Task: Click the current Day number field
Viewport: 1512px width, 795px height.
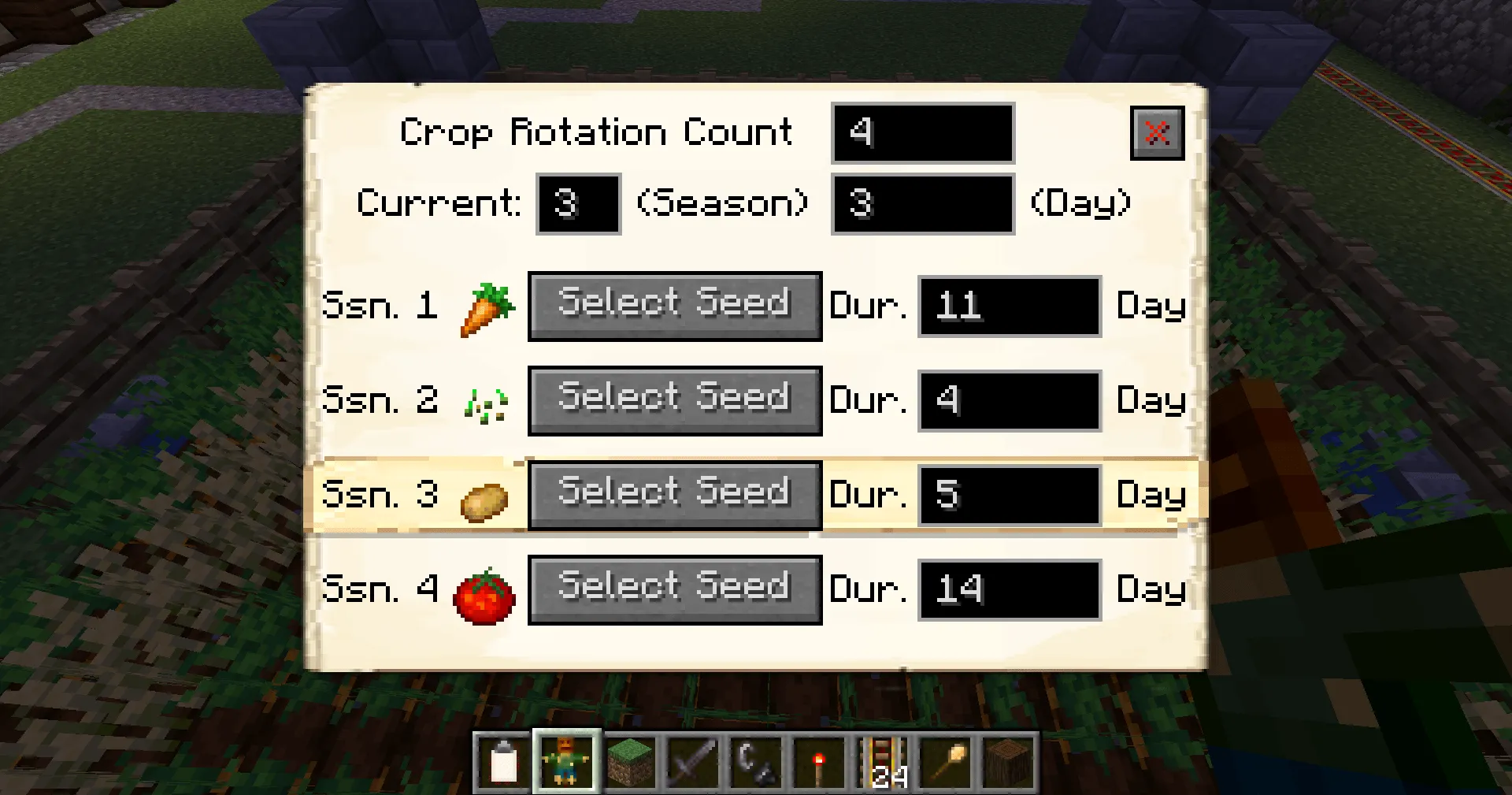Action: pos(922,204)
